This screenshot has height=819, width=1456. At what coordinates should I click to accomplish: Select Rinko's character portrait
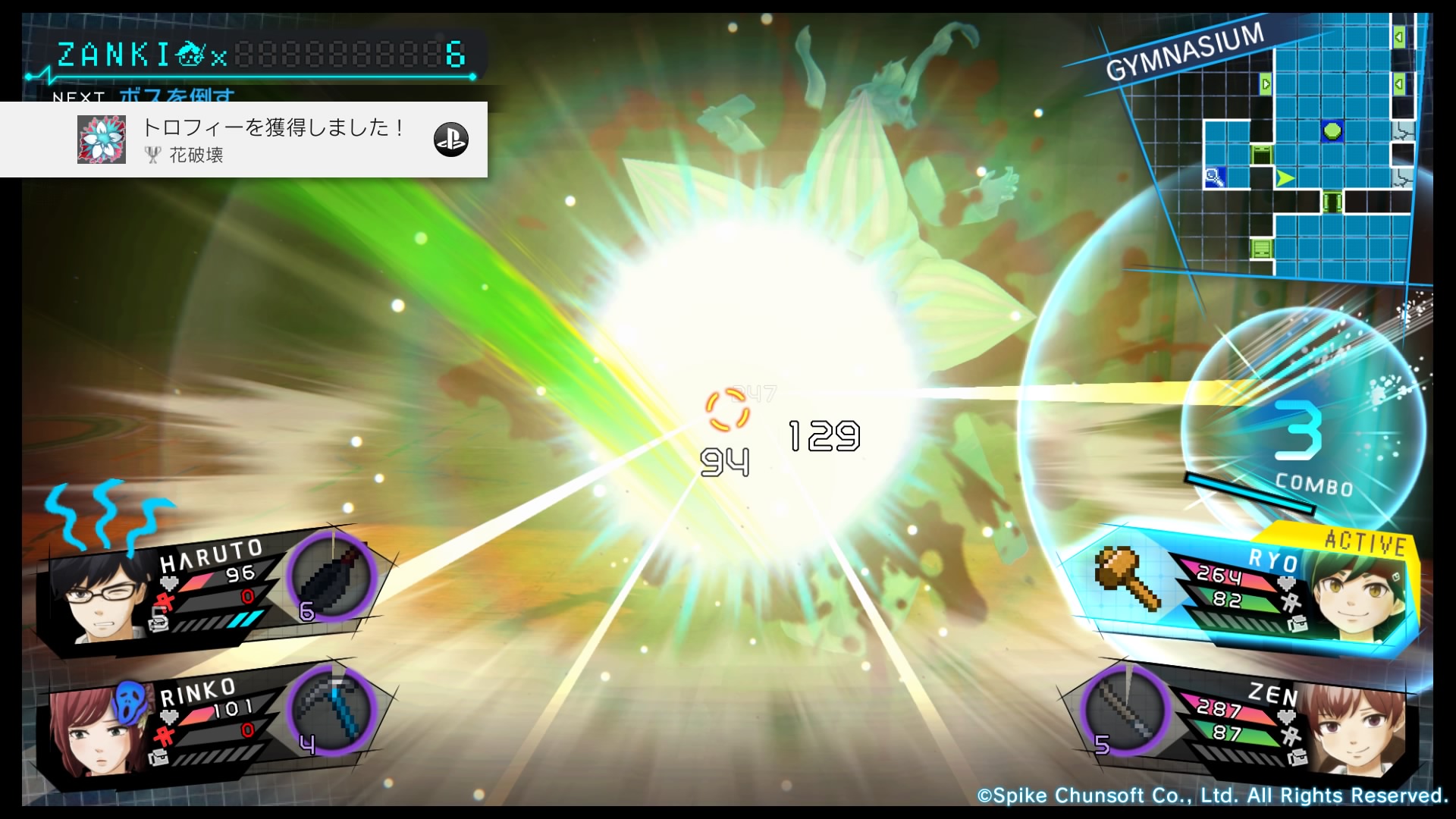coord(95,732)
